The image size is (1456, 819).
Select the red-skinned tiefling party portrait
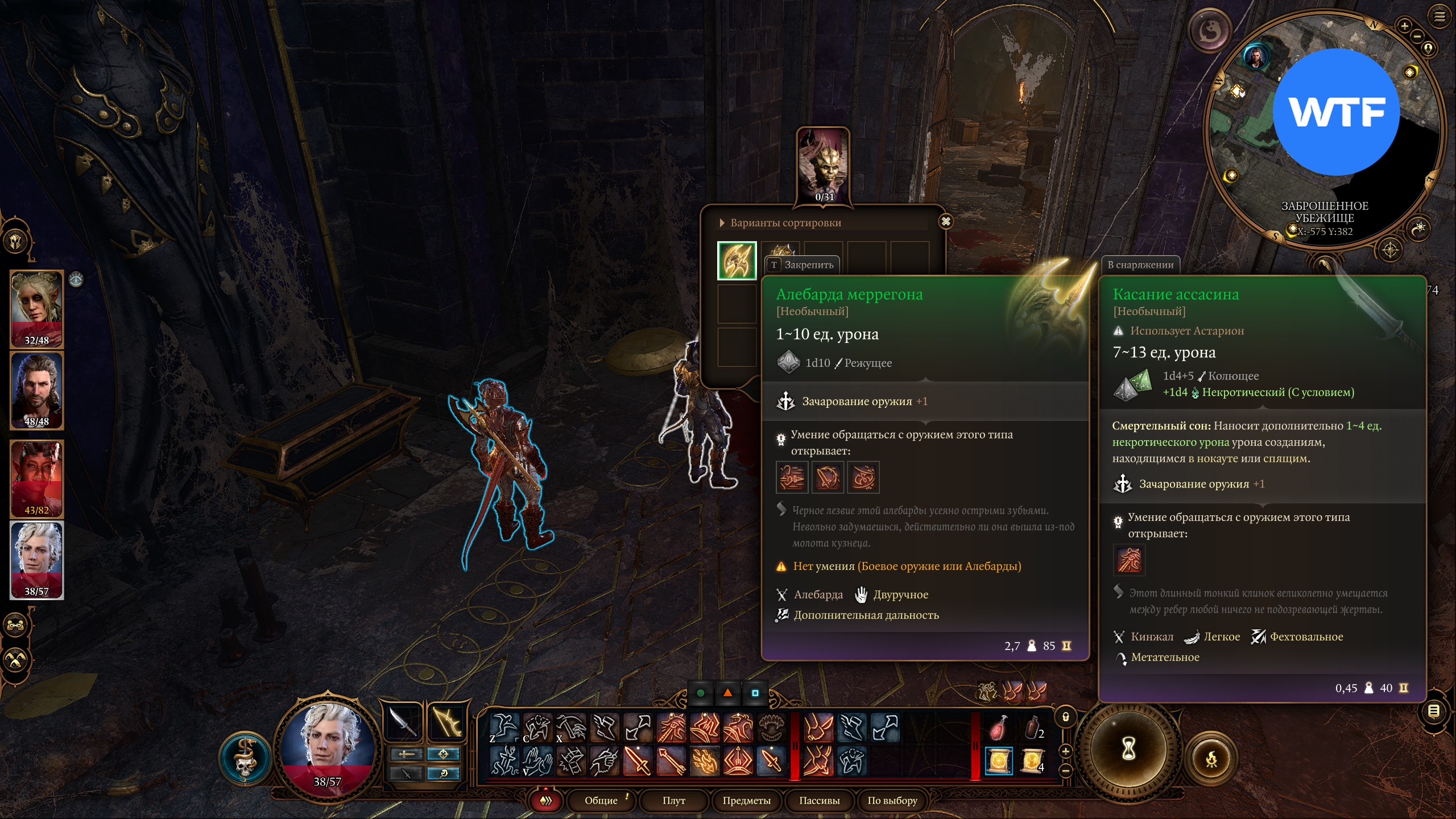coord(37,479)
